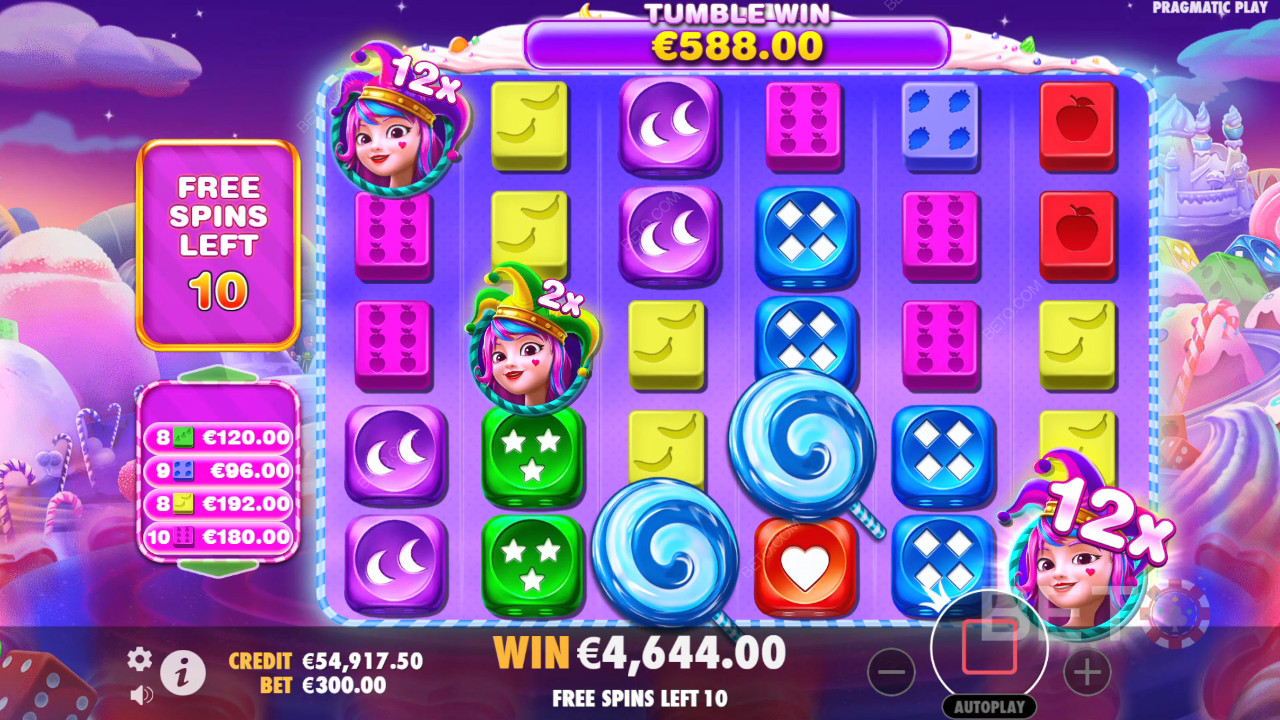Image resolution: width=1280 pixels, height=720 pixels.
Task: Activate the Autoplay button
Action: [989, 707]
